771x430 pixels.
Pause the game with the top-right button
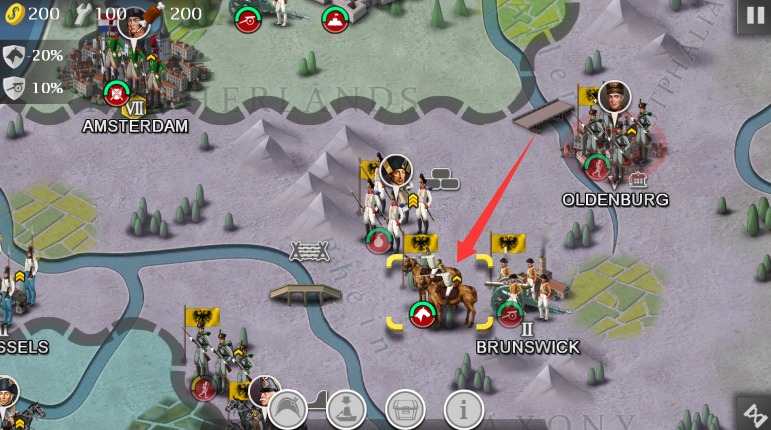(x=752, y=16)
